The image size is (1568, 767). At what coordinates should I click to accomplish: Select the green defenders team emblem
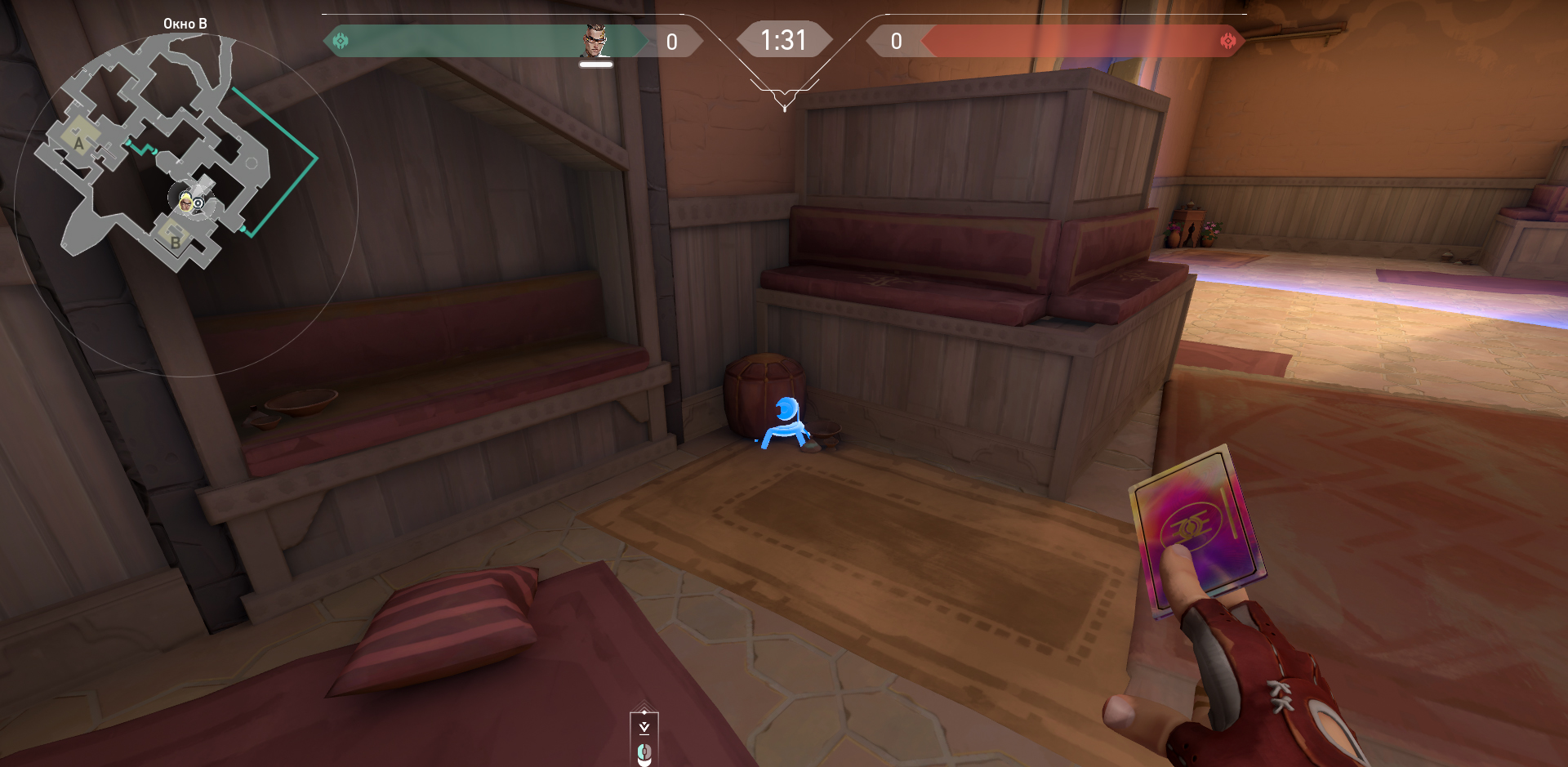pyautogui.click(x=341, y=42)
